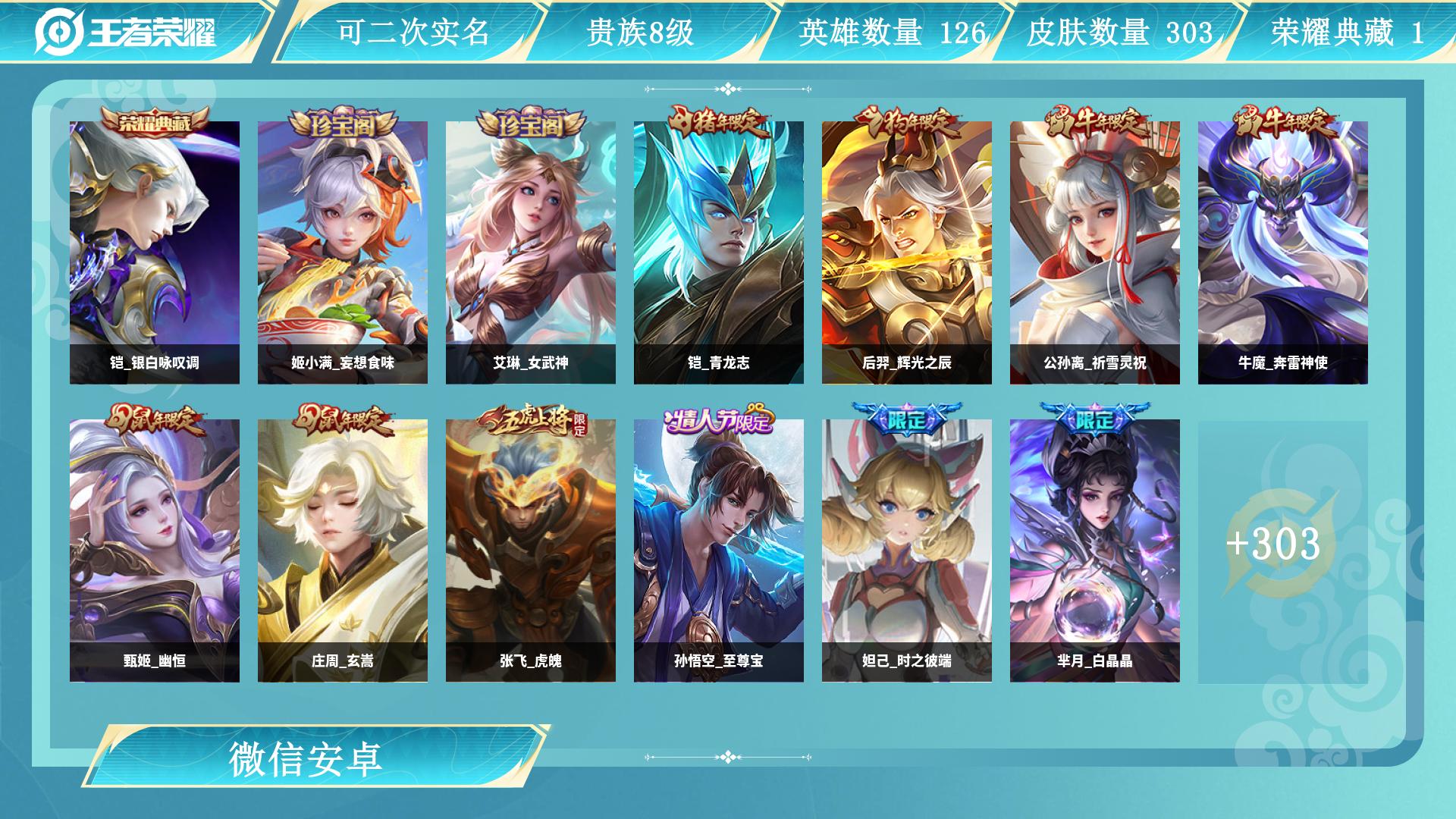Select the 铠_青龙志 skin card
Viewport: 1456px width, 819px height.
tap(719, 253)
